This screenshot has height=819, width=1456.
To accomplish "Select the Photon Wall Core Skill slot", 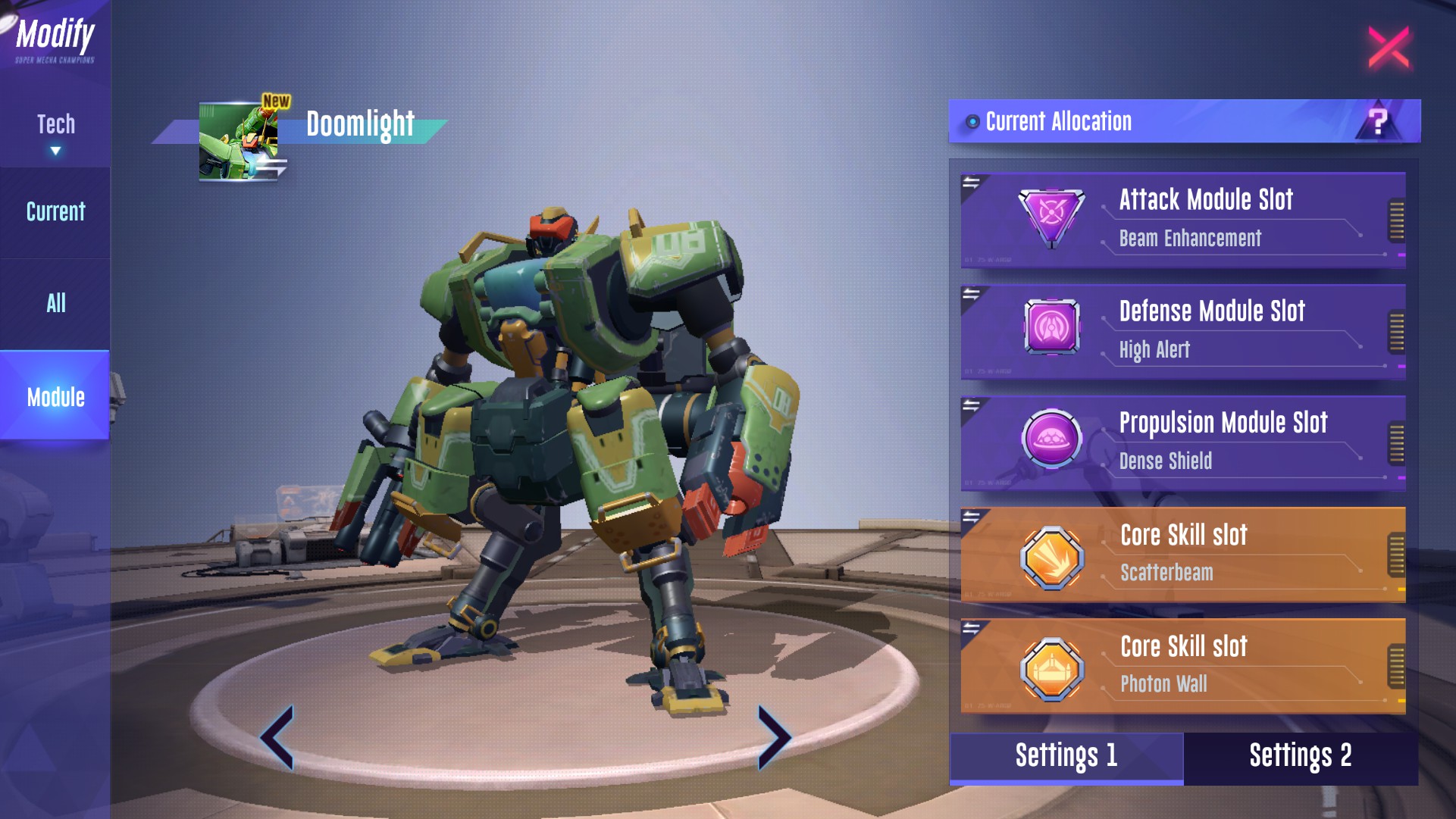I will click(x=1182, y=665).
